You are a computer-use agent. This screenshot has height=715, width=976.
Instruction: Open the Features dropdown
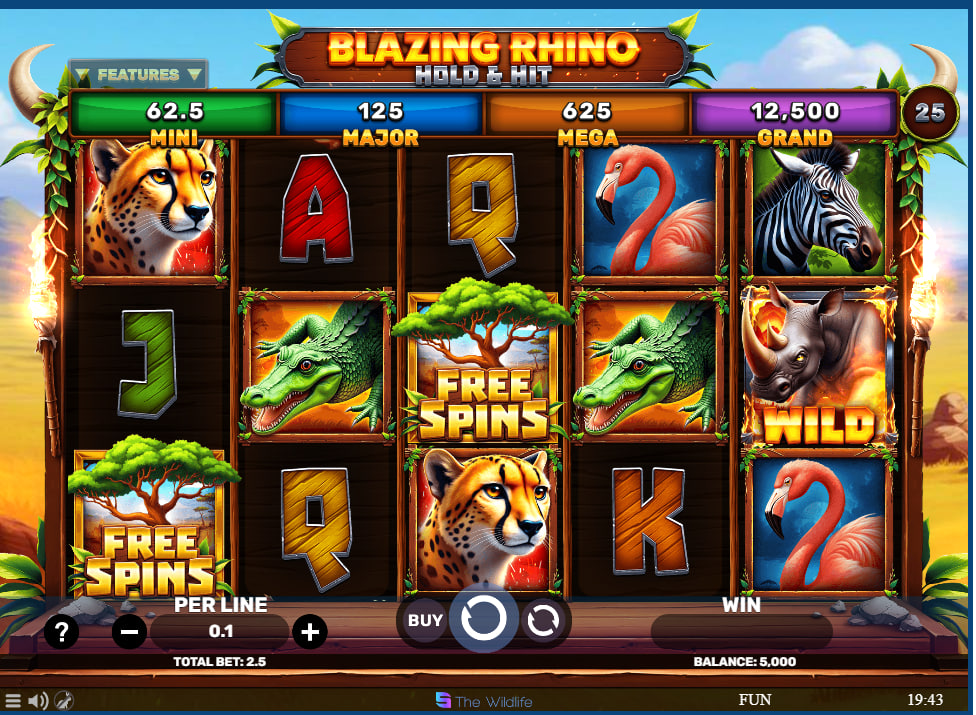(x=138, y=75)
